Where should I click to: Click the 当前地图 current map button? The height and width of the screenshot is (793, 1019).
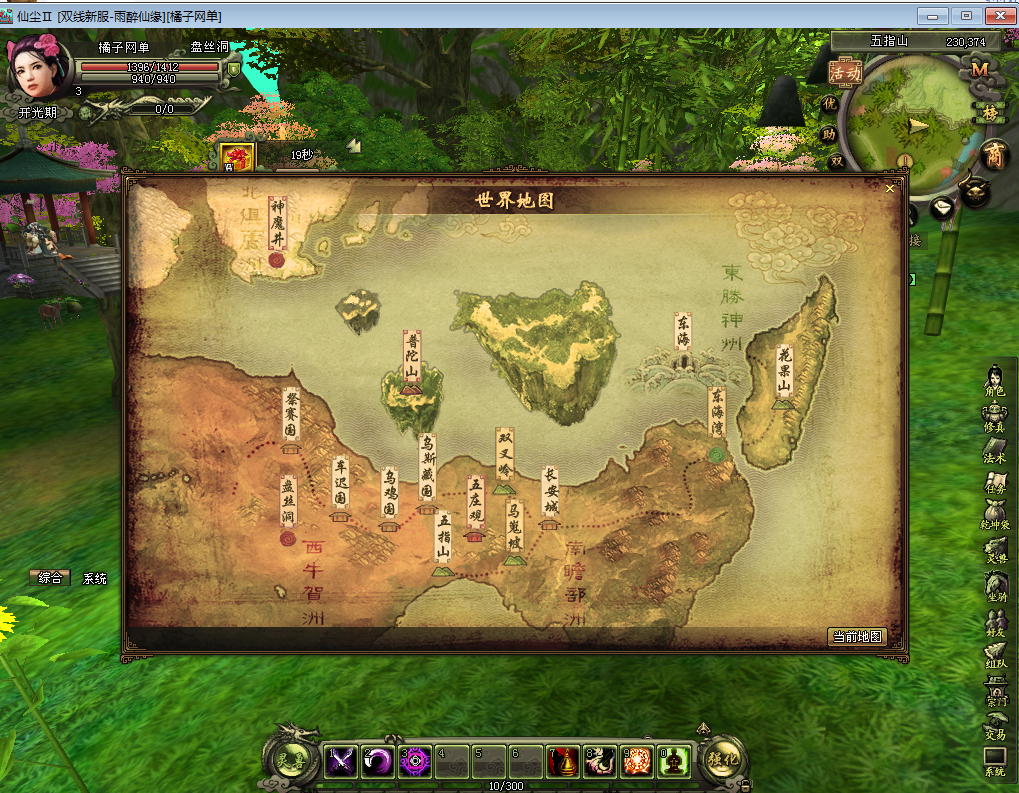coord(858,637)
